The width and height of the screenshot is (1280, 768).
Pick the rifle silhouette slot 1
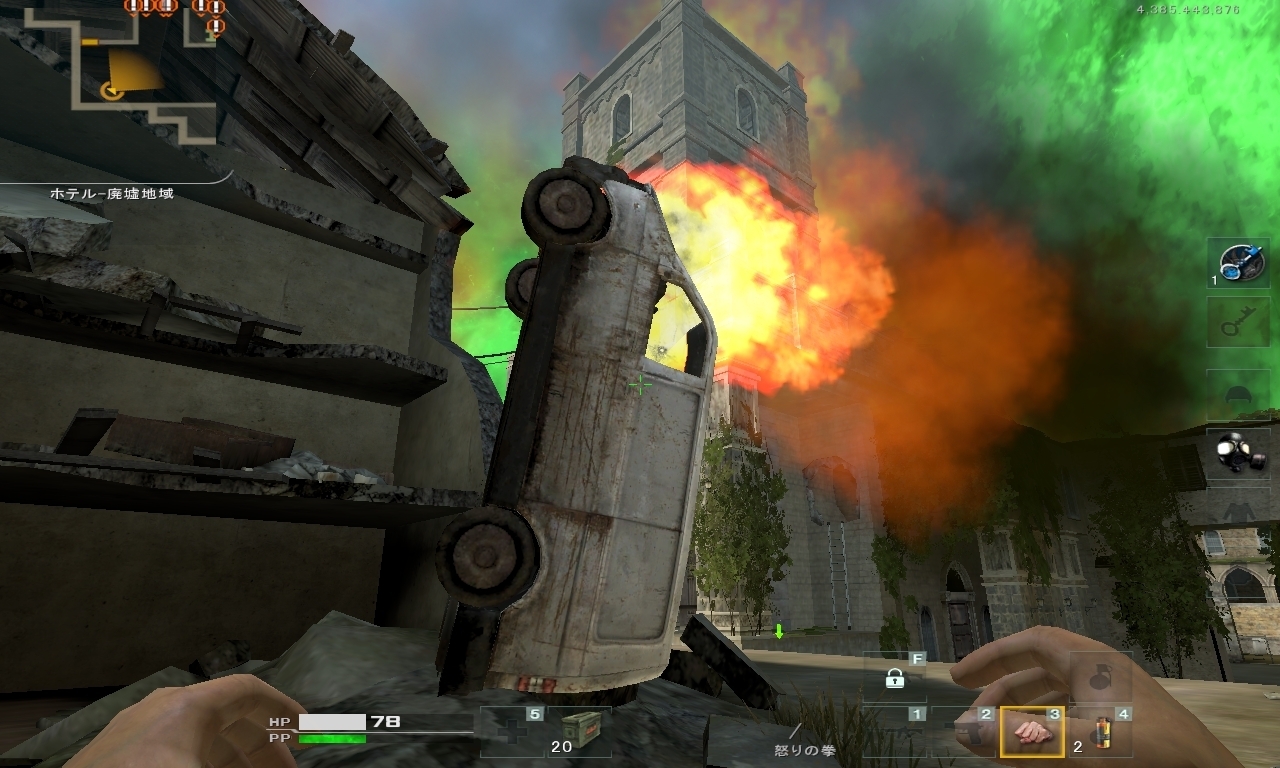(x=894, y=732)
